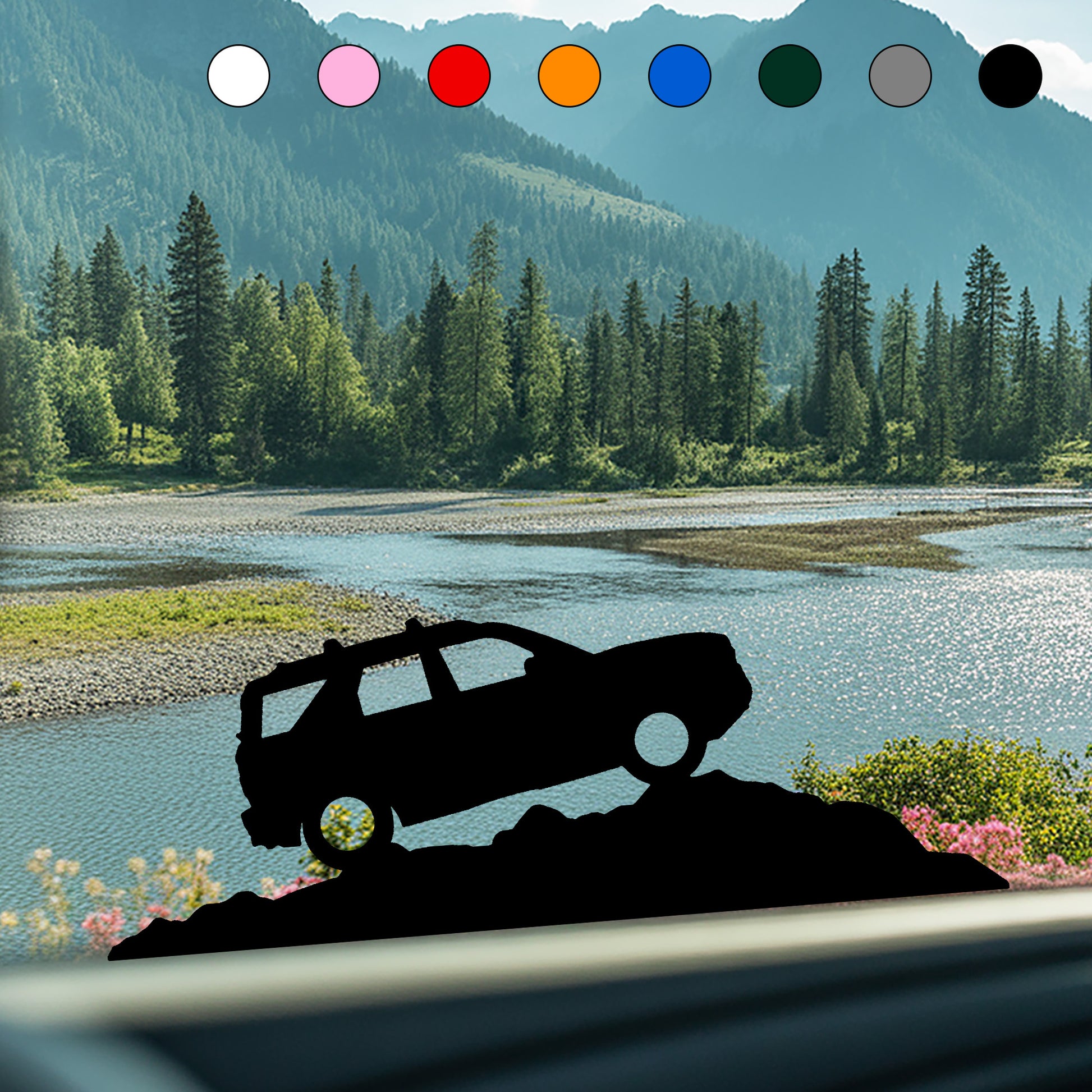This screenshot has width=1092, height=1092.
Task: Pick the dark green color swatch
Action: [x=790, y=76]
